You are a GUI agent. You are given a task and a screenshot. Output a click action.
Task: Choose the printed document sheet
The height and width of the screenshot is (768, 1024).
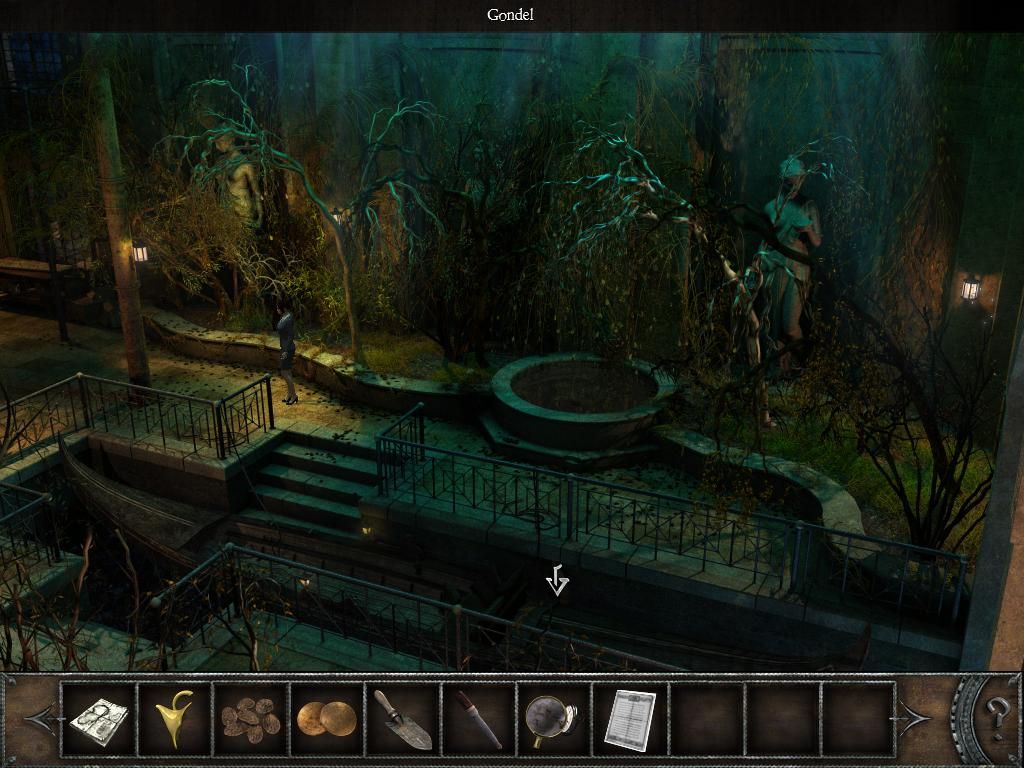point(629,718)
